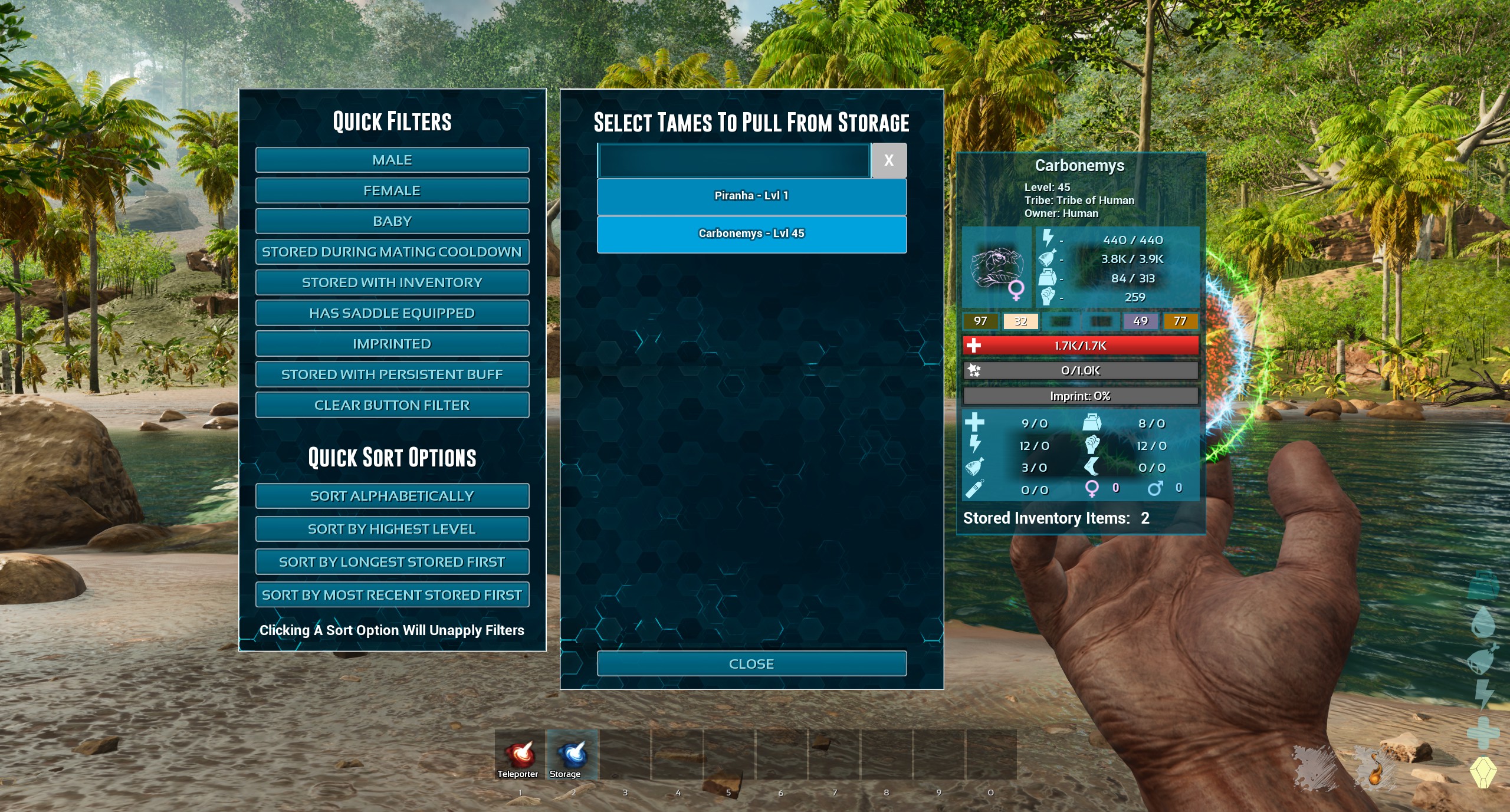
Task: Select the Teleporter hotbar slot
Action: (518, 755)
